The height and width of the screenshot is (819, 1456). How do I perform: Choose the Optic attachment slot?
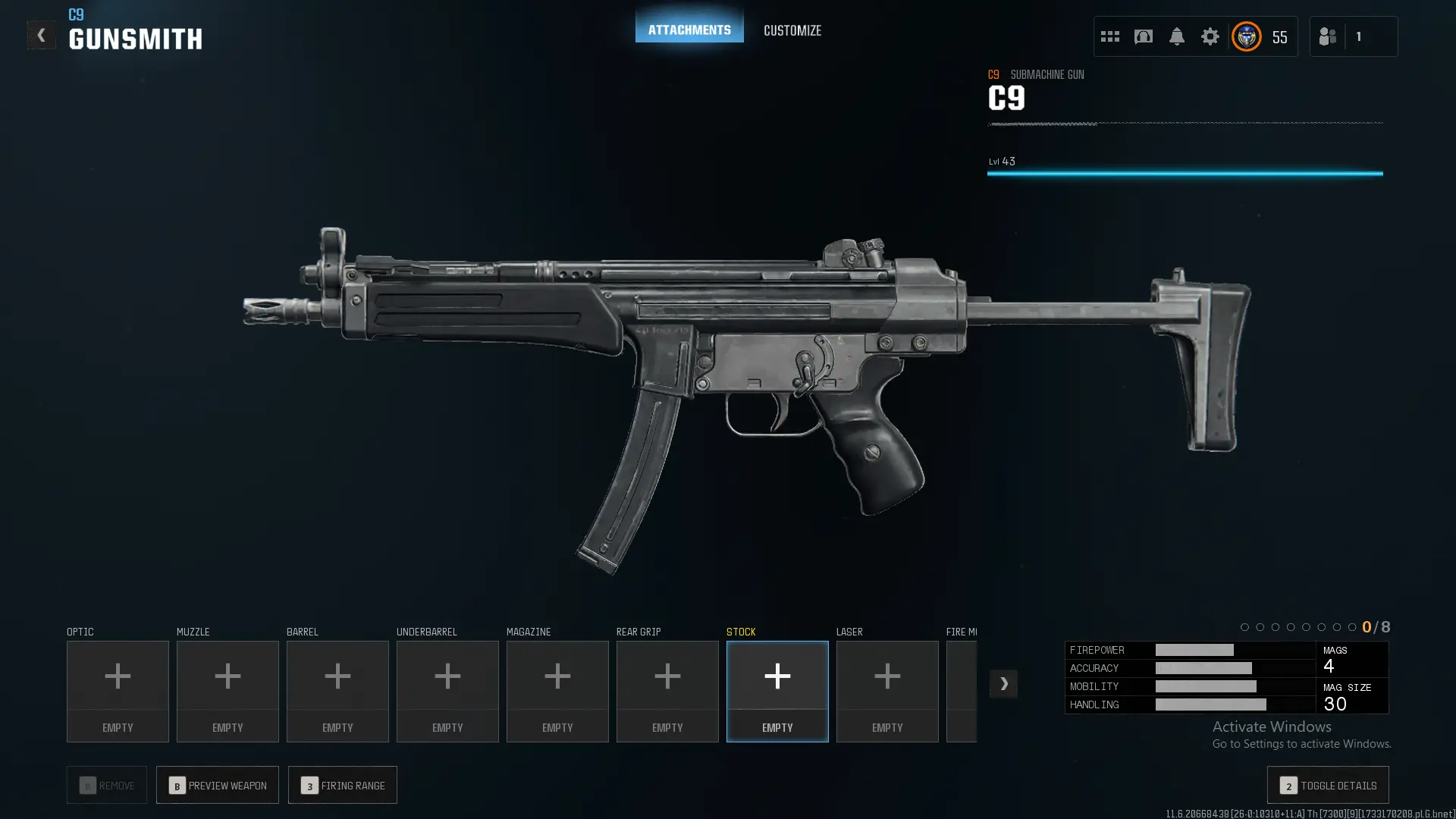(x=118, y=691)
